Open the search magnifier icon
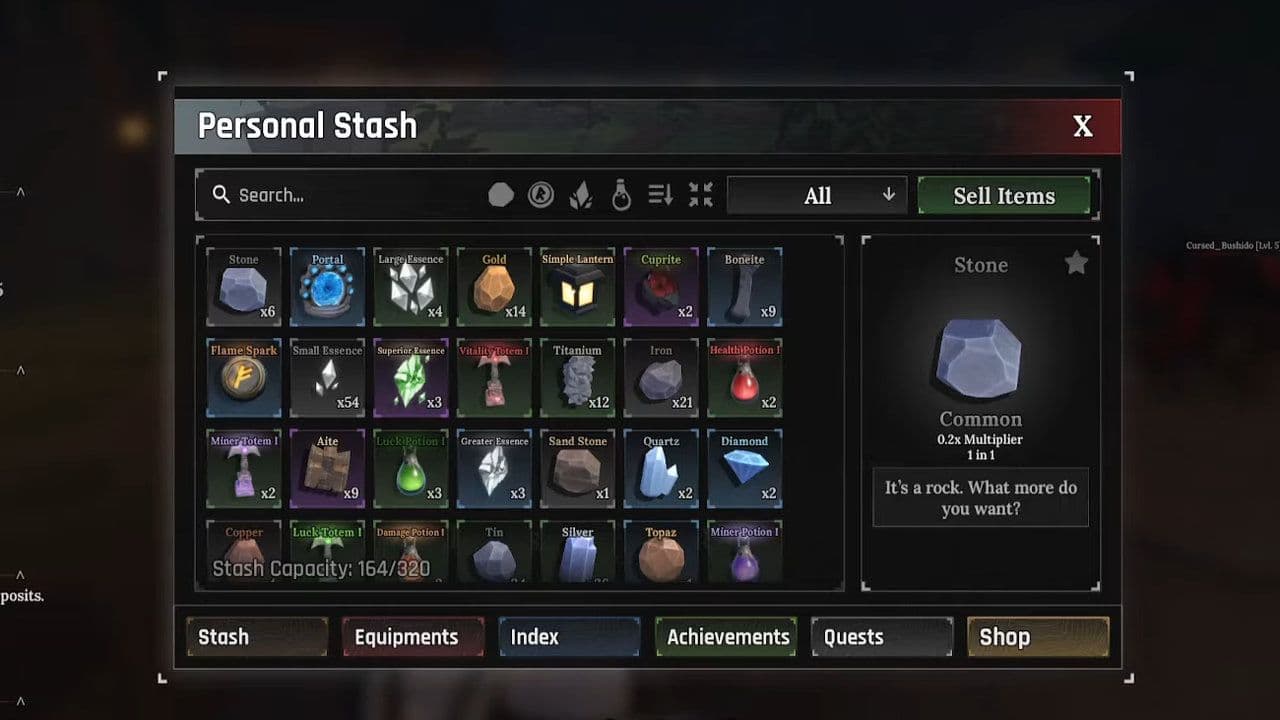1280x720 pixels. pyautogui.click(x=221, y=194)
